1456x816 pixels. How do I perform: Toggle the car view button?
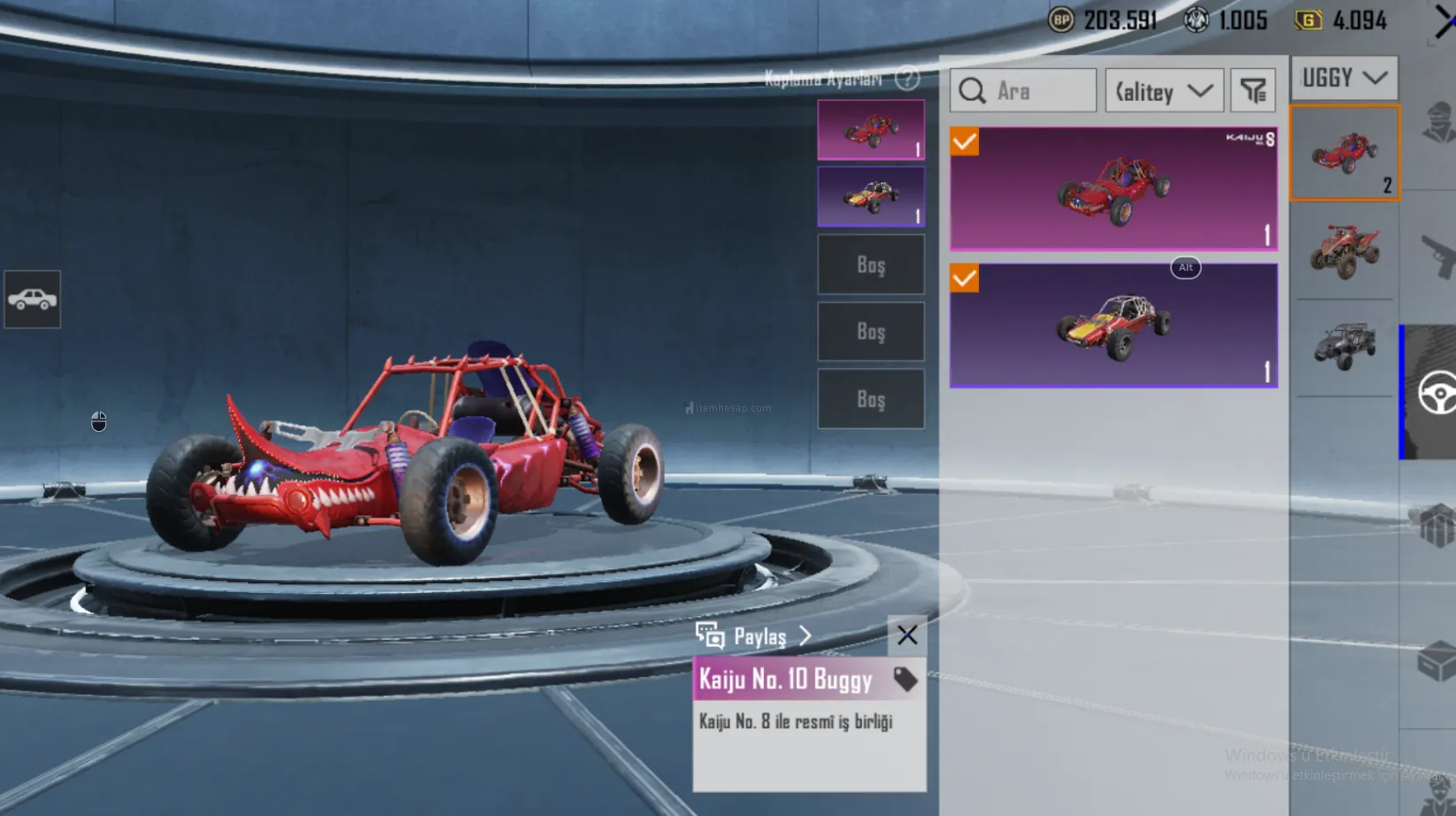(33, 299)
